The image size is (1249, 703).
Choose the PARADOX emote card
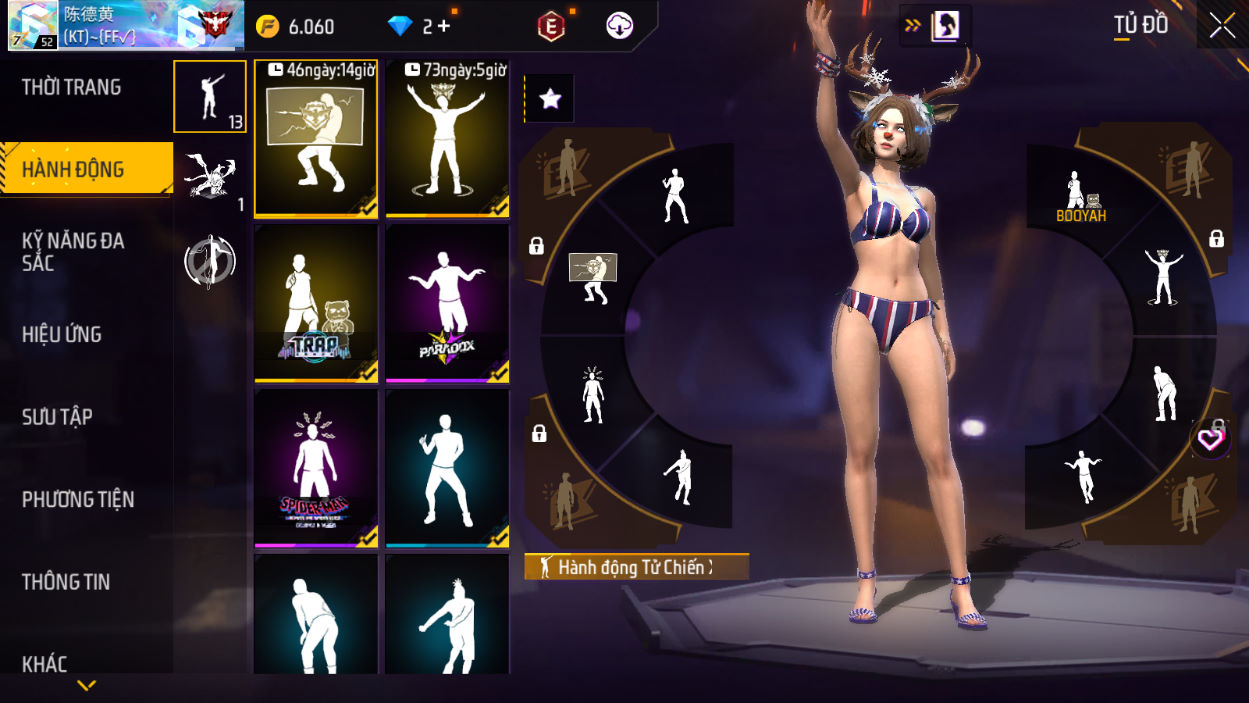pos(447,303)
